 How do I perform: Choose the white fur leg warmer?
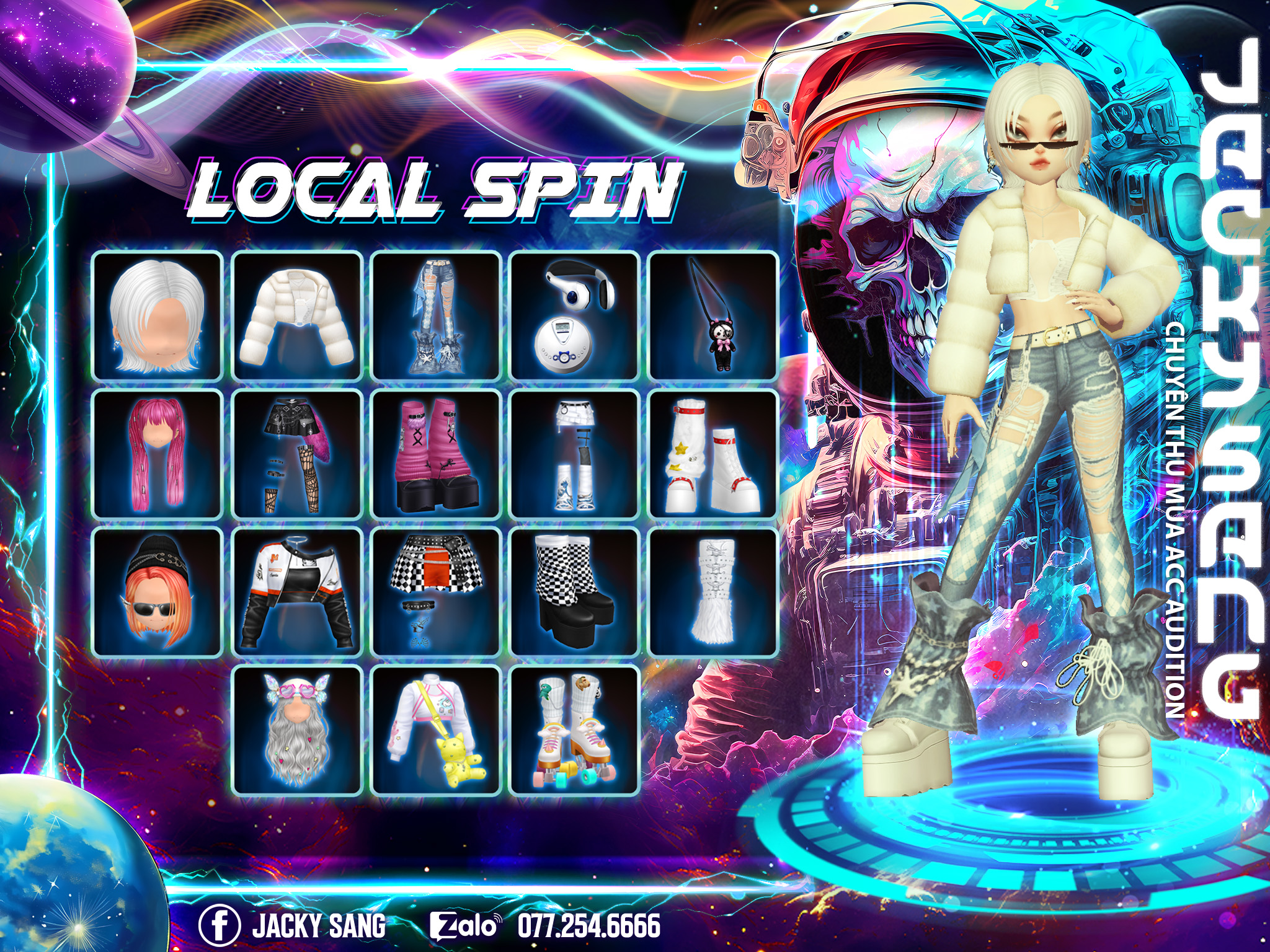pos(714,593)
